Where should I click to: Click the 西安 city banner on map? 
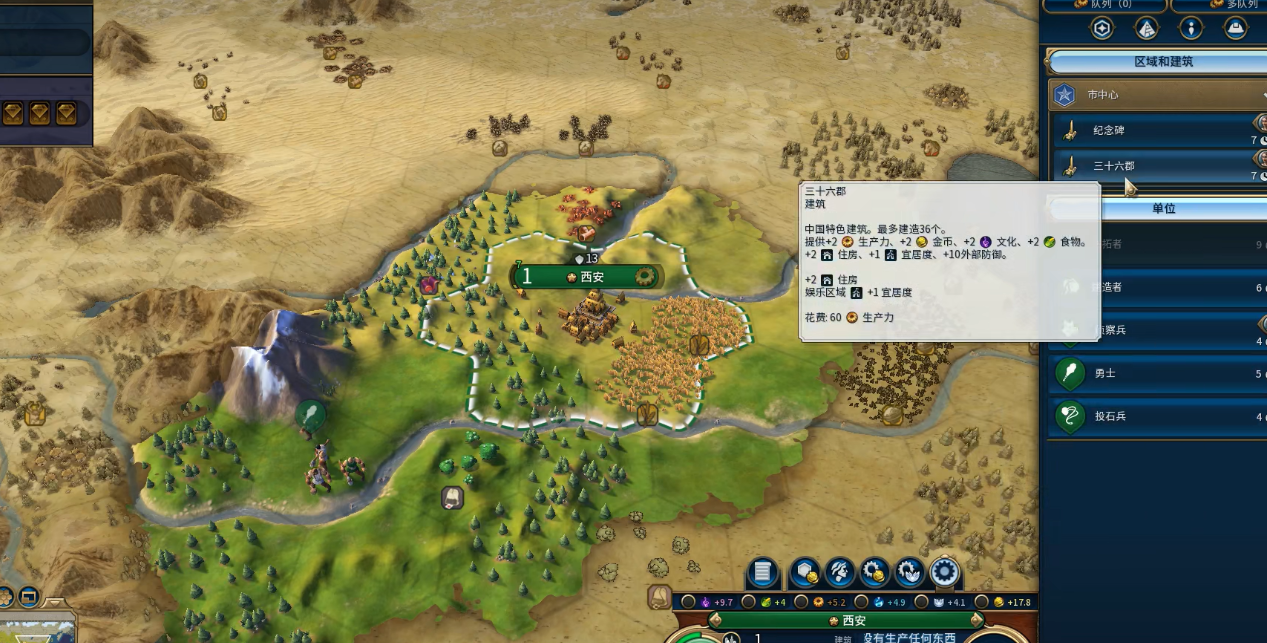tap(590, 277)
